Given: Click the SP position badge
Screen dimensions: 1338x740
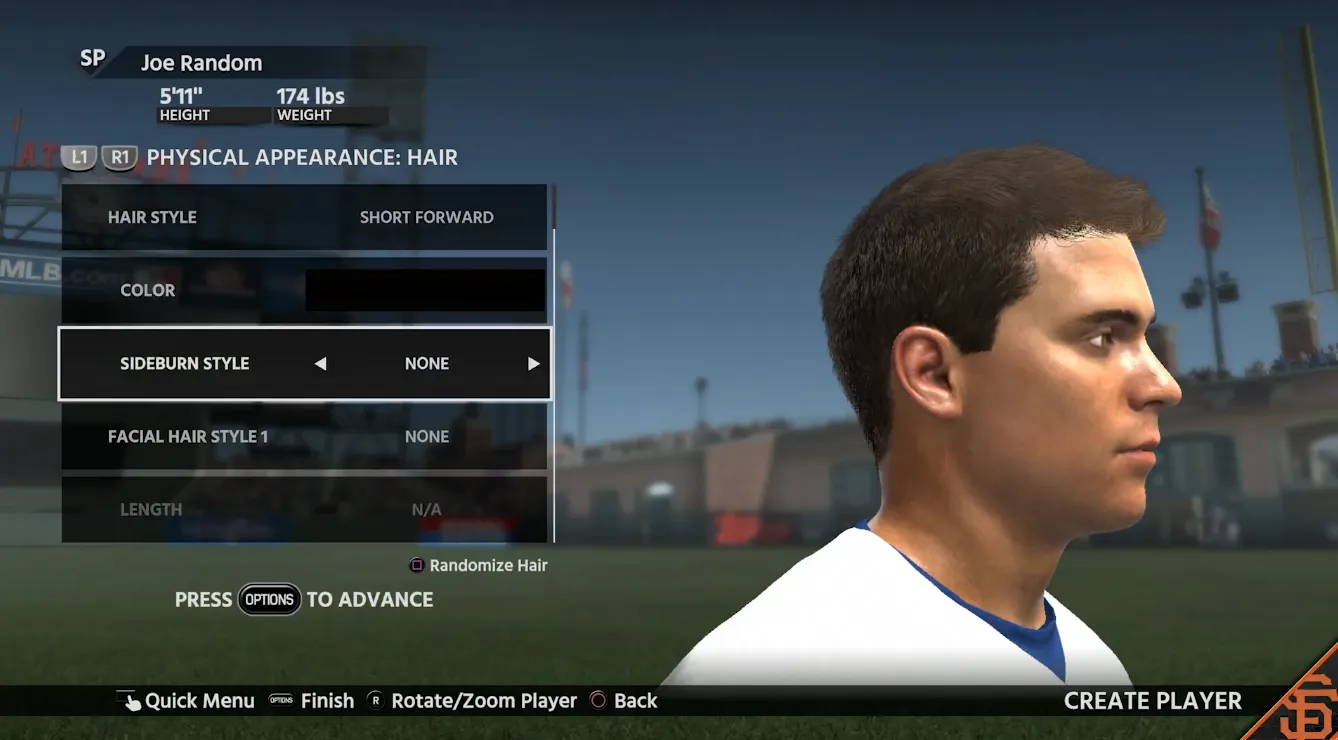Looking at the screenshot, I should point(93,60).
